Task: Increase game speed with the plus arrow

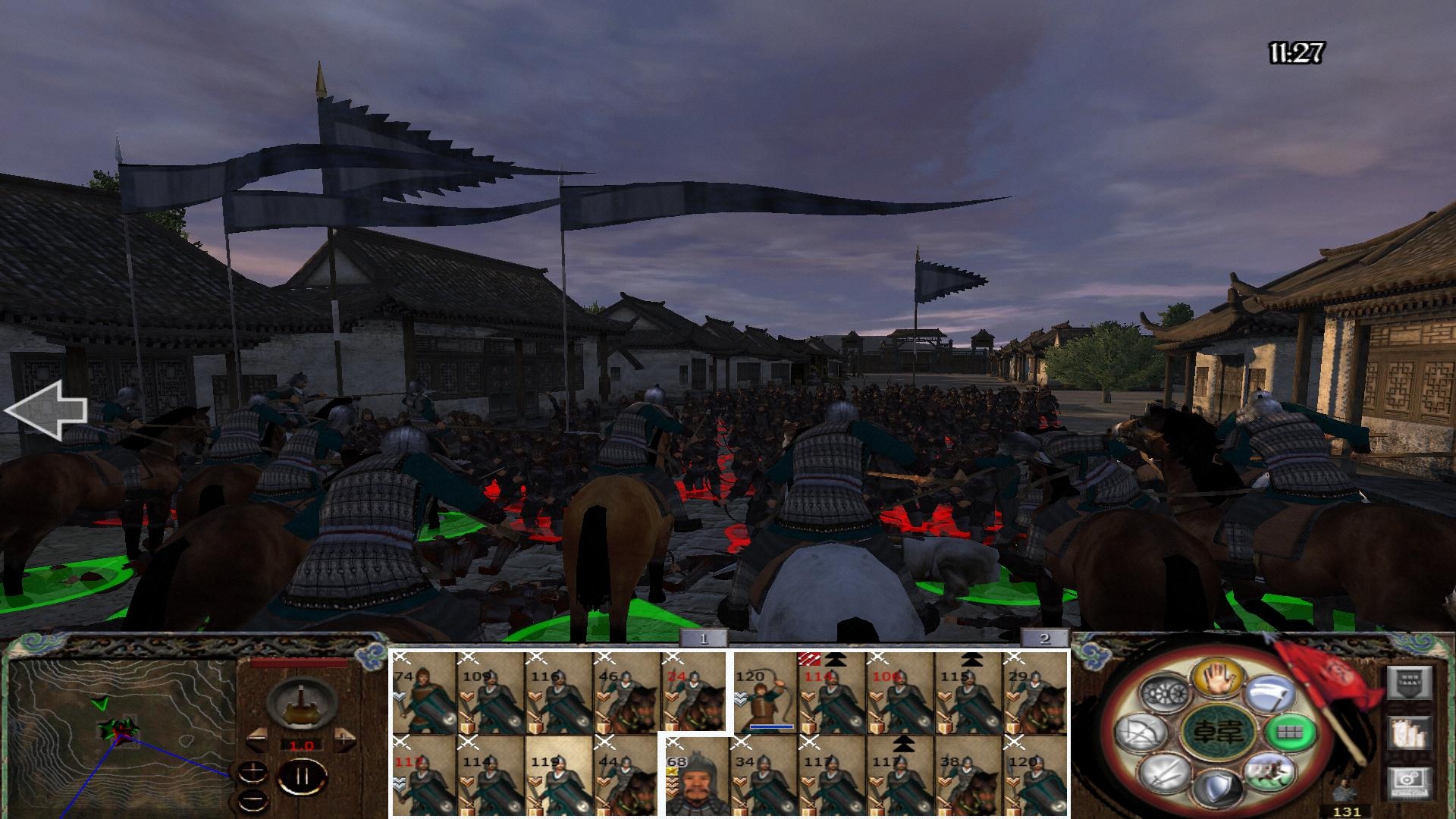Action: 344,739
